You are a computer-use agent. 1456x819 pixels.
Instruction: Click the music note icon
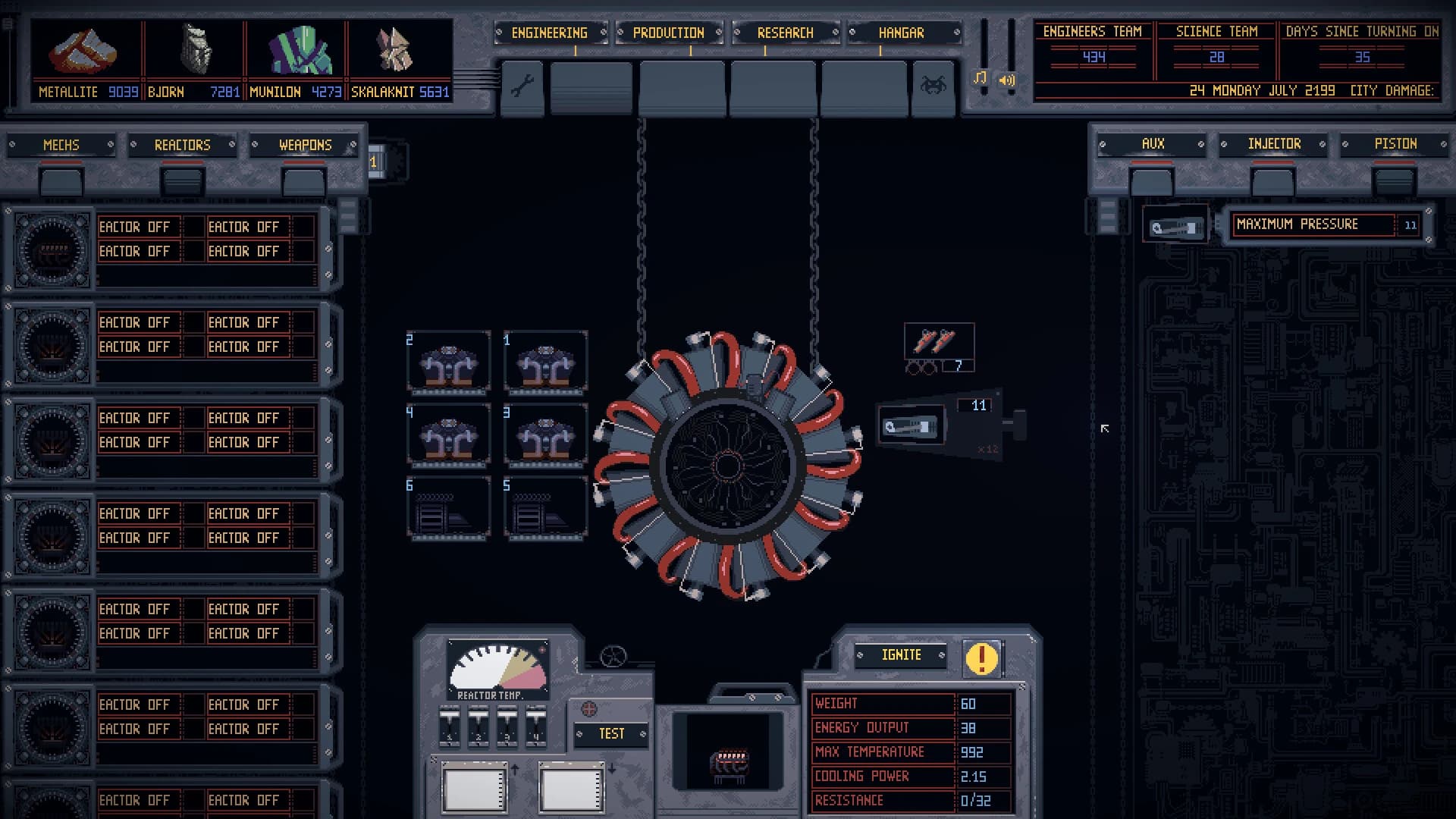point(980,78)
